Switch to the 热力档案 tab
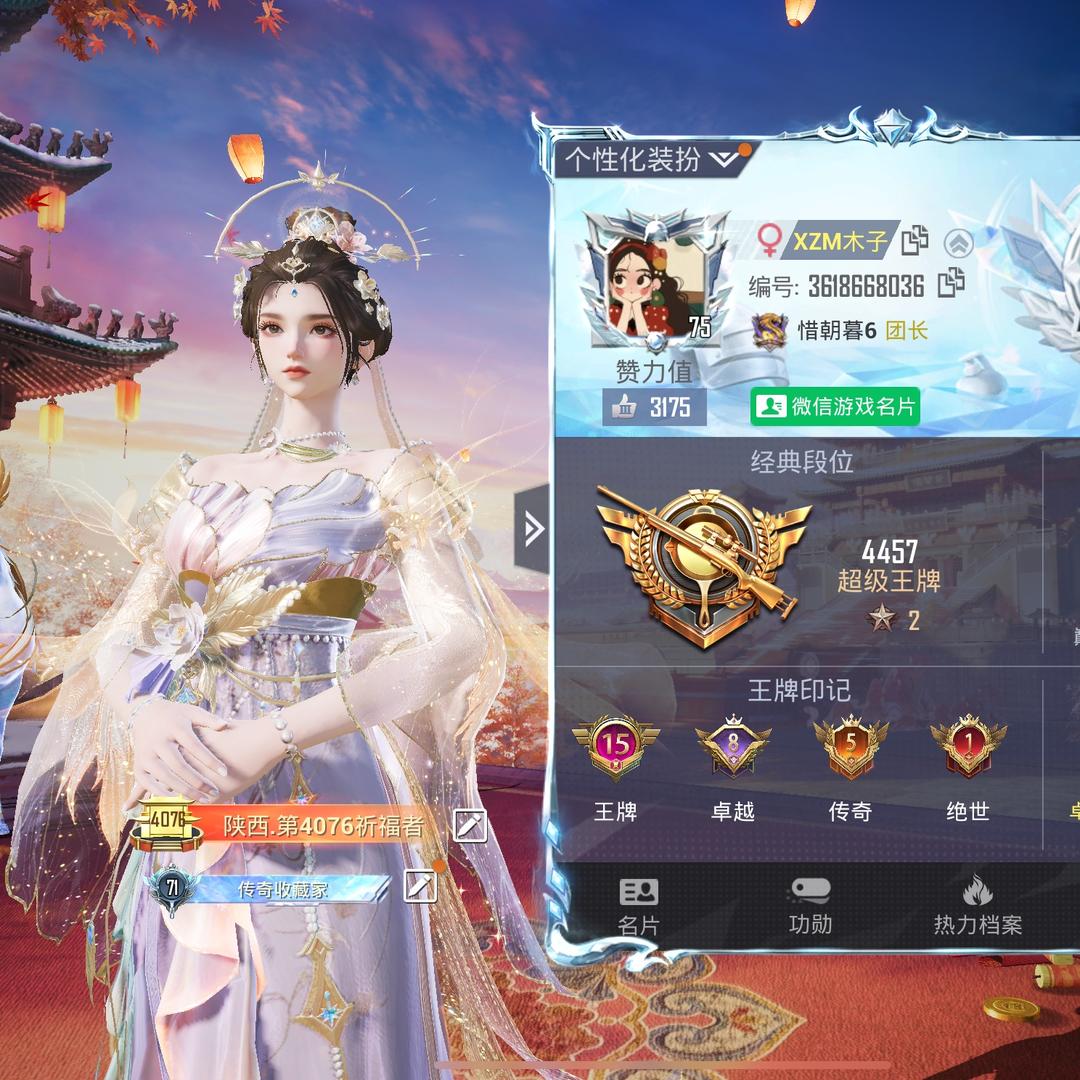1080x1080 pixels. tap(977, 906)
